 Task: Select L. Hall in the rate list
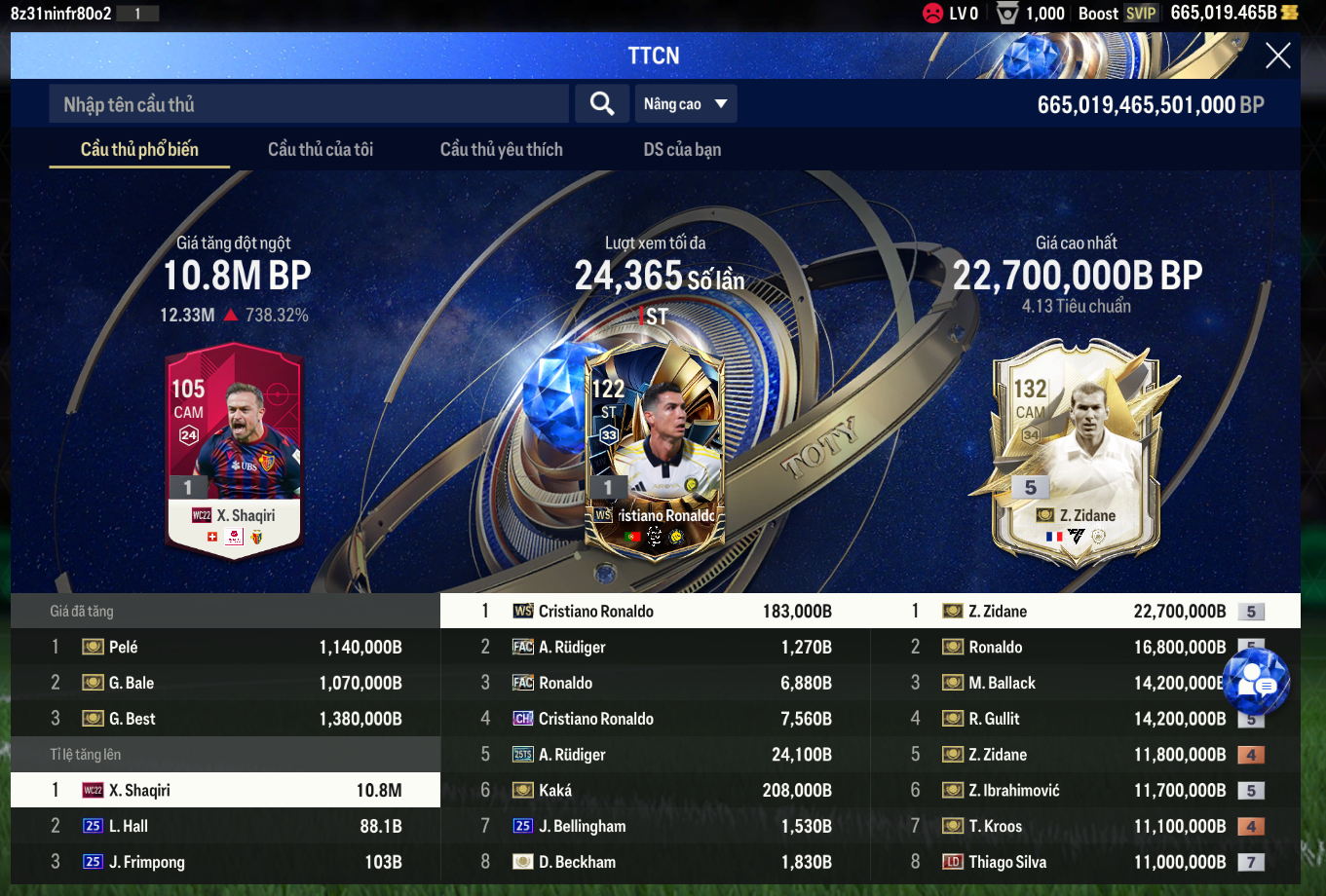point(226,826)
